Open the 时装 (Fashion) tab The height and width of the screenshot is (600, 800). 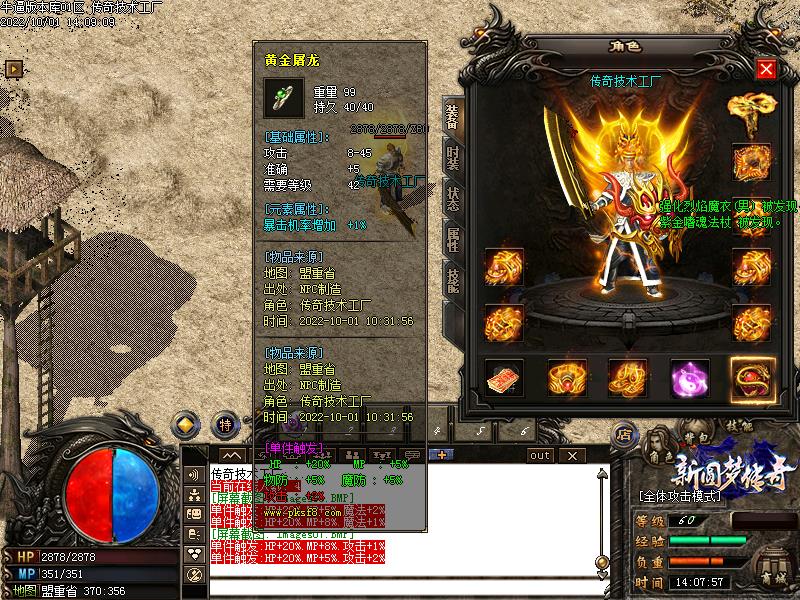(452, 158)
